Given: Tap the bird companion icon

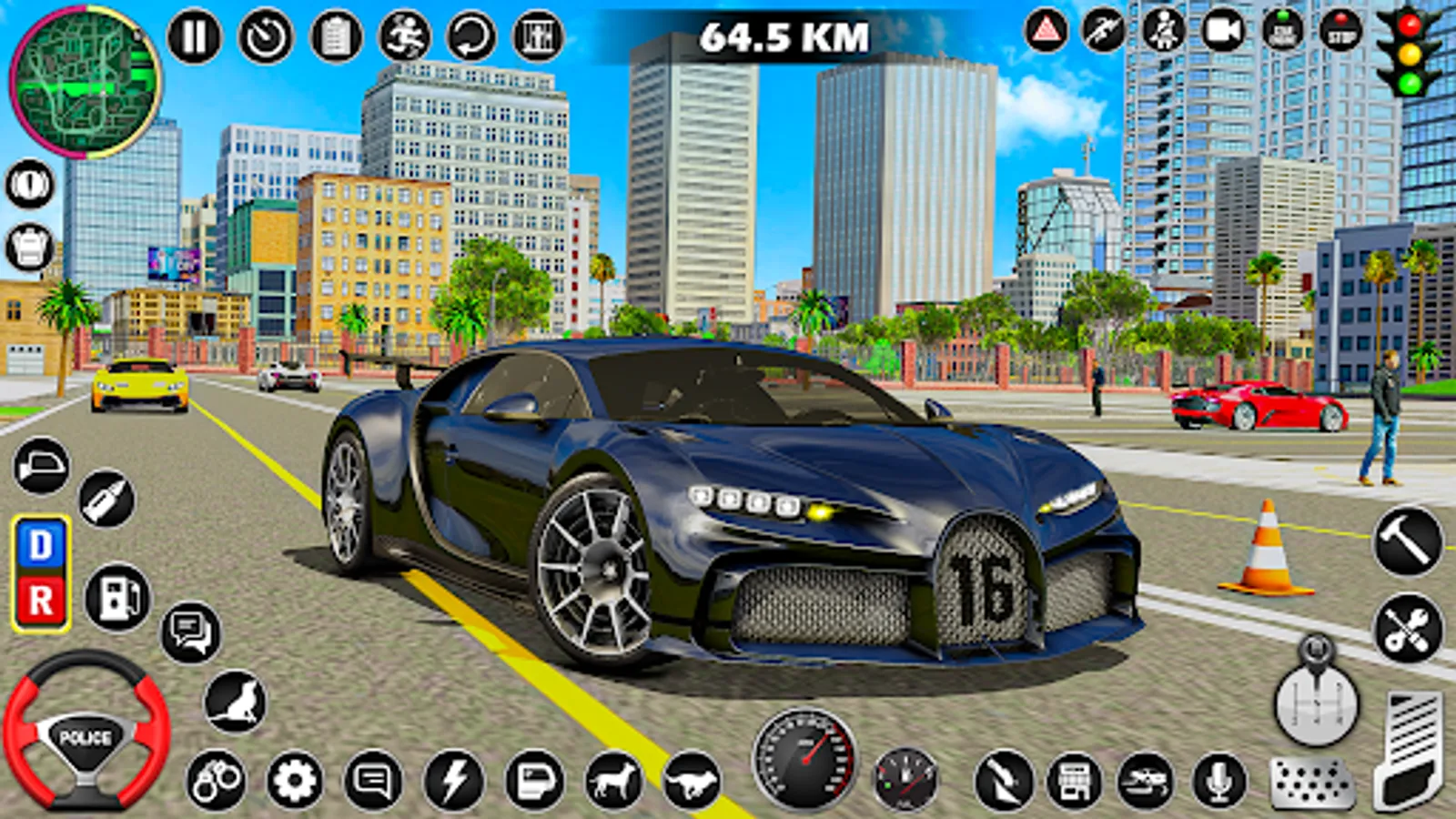Looking at the screenshot, I should click(x=237, y=701).
